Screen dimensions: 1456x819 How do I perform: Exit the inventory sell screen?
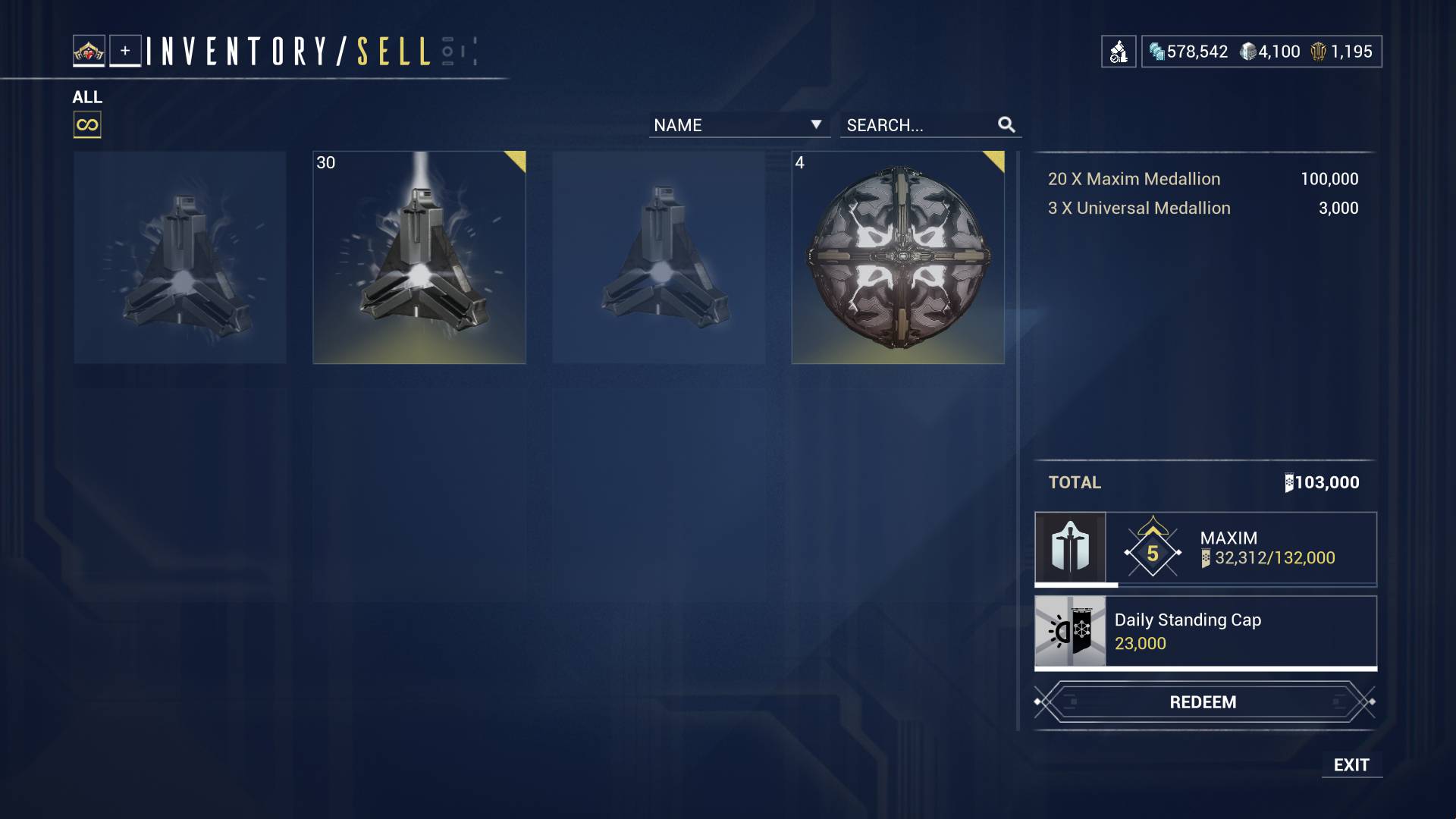1351,765
